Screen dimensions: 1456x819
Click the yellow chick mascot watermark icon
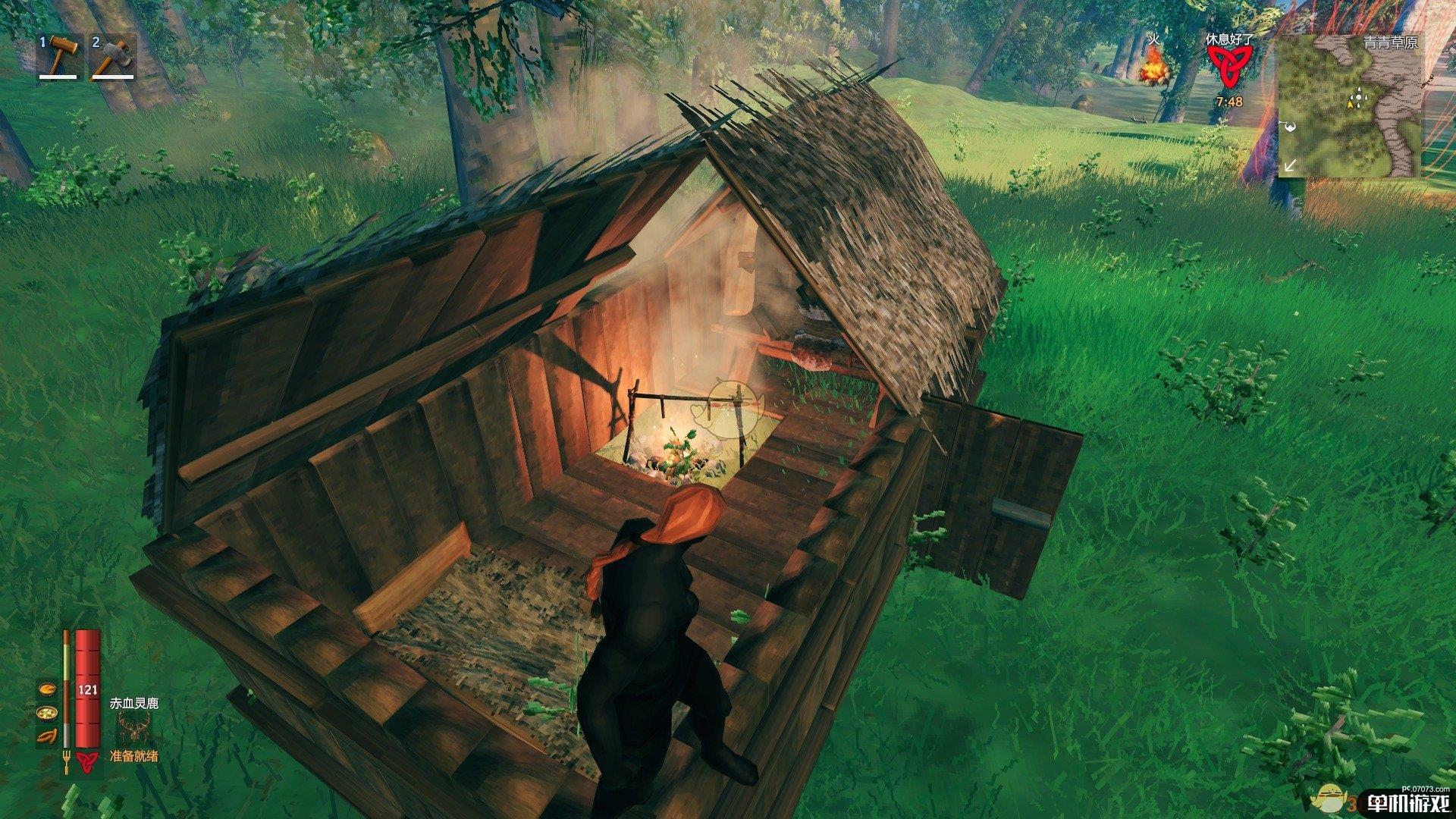click(1332, 798)
